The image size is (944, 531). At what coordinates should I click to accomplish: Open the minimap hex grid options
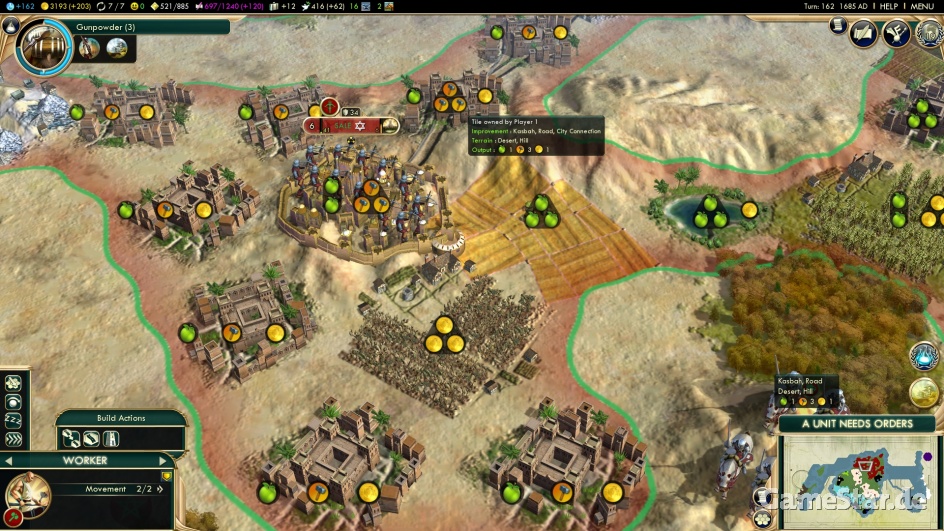click(x=763, y=517)
